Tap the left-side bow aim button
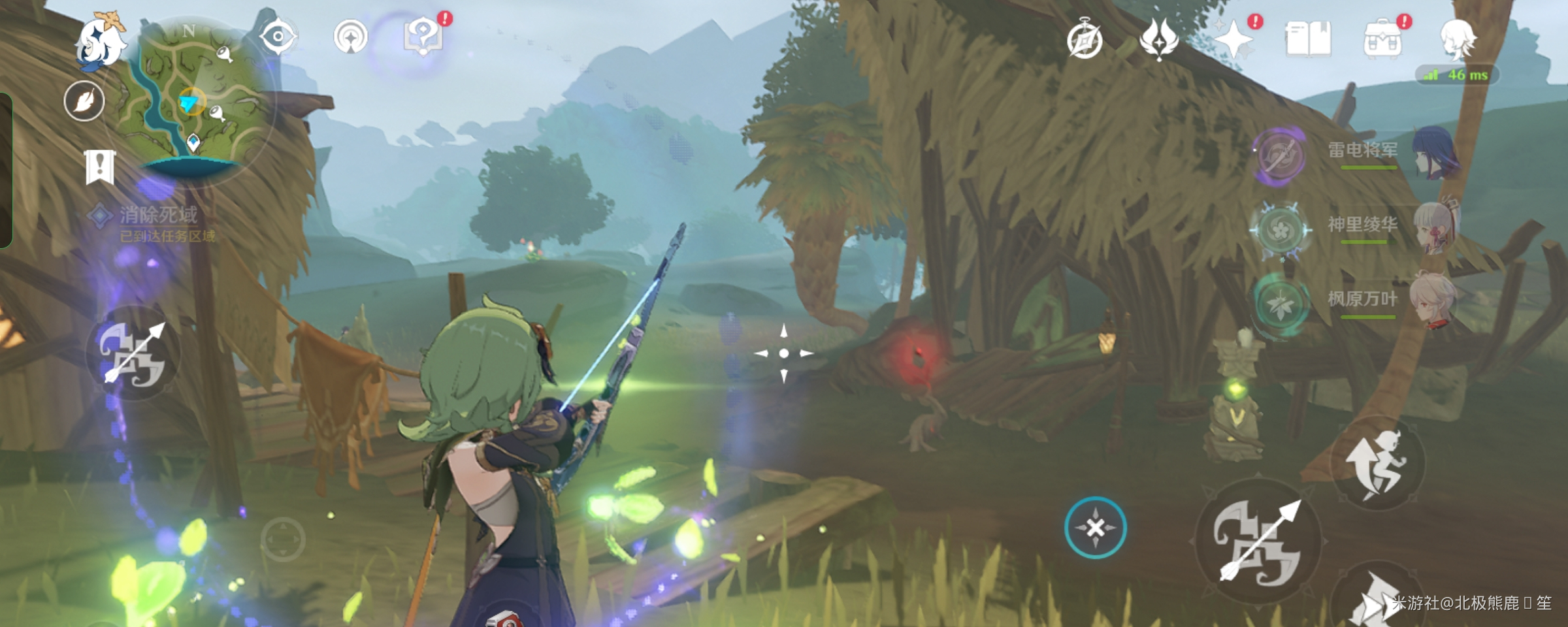Viewport: 1568px width, 627px height. click(133, 354)
